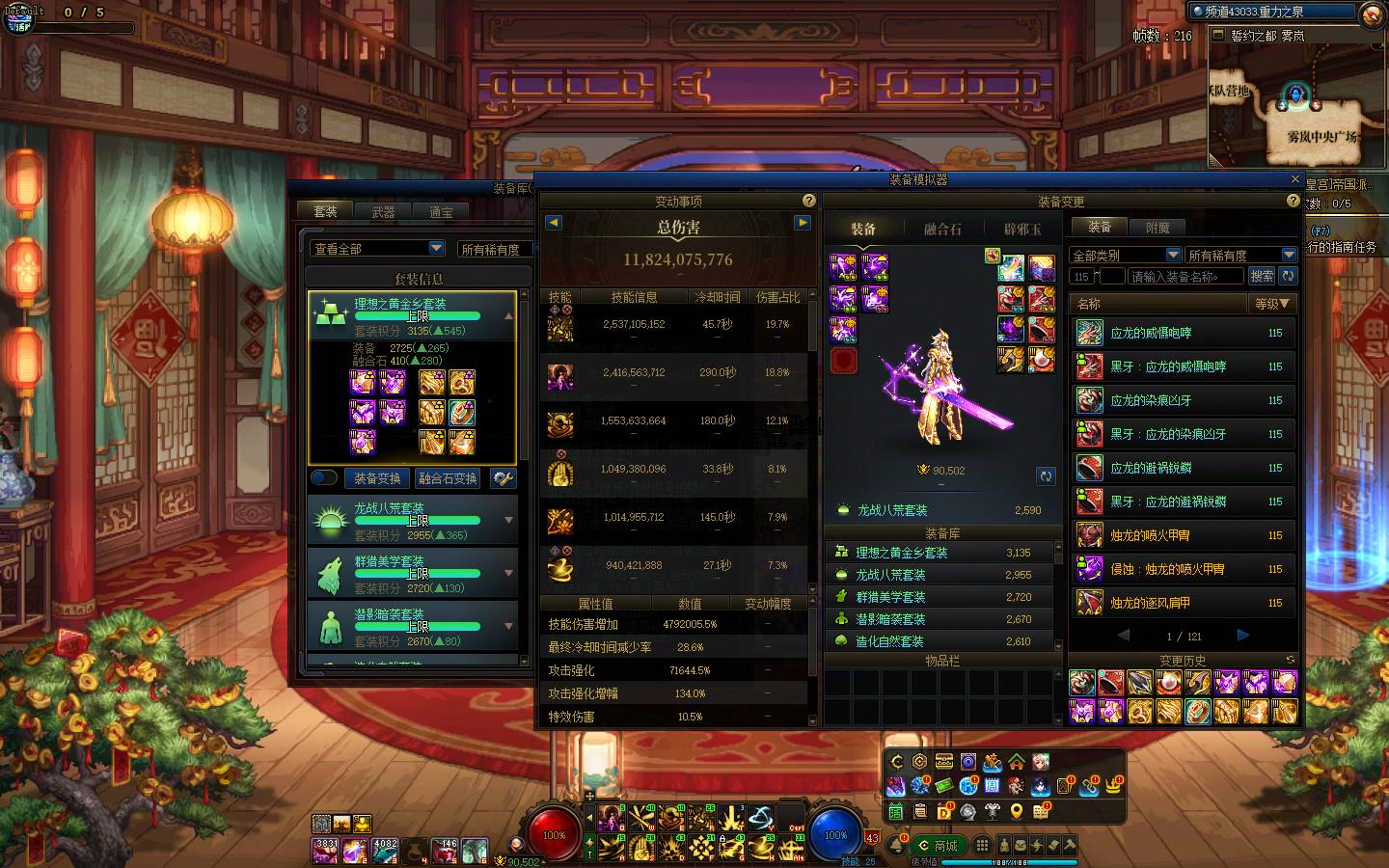Image resolution: width=1389 pixels, height=868 pixels.
Task: Select 理想之黄金乡套装 in the 装备库 list
Action: [x=901, y=553]
